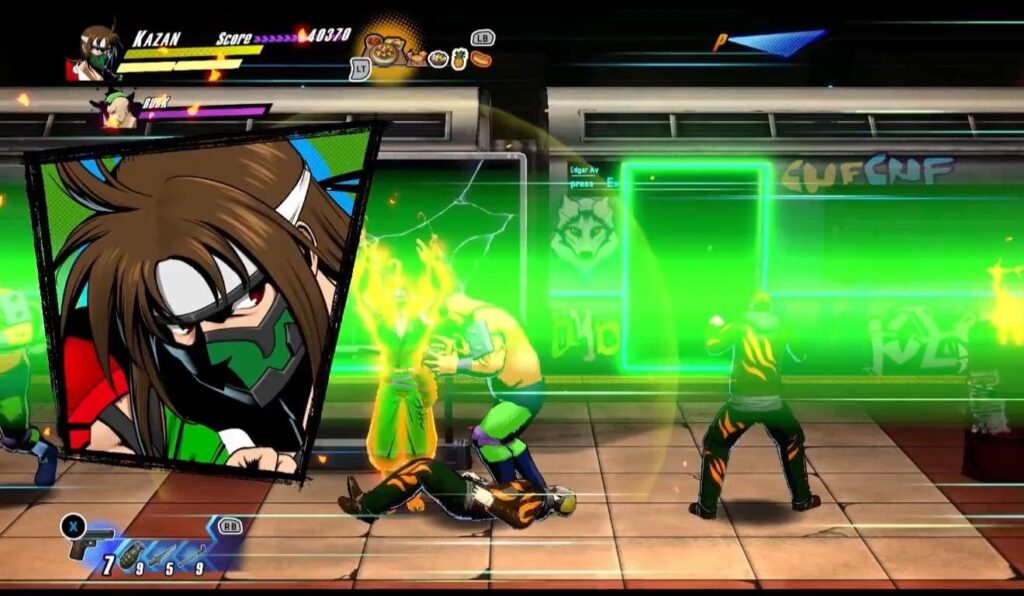Click the Buck enemy portrait
Screen dimensions: 1024x596
(x=117, y=110)
